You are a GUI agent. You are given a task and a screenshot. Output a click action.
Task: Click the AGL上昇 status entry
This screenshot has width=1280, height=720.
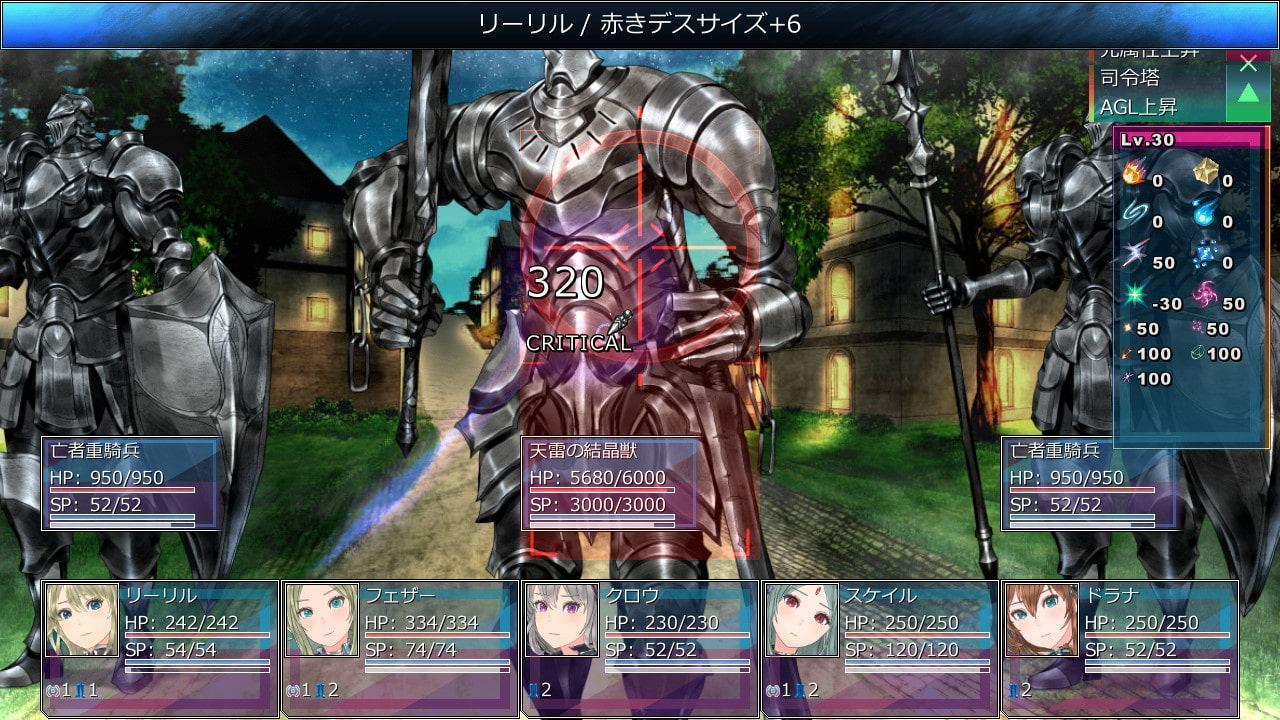coord(1140,106)
